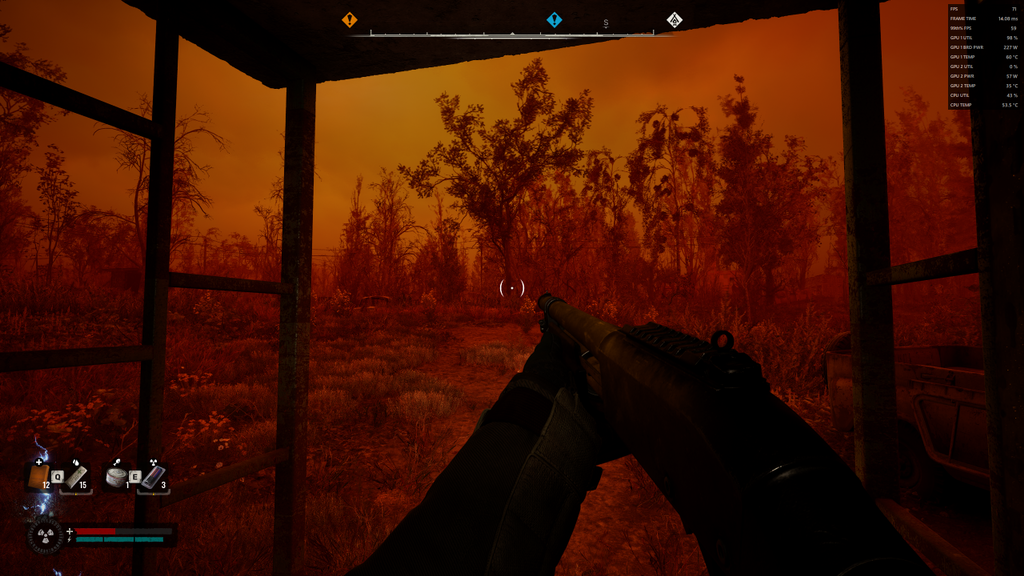
Task: Click the radiation indicator dial
Action: (45, 536)
